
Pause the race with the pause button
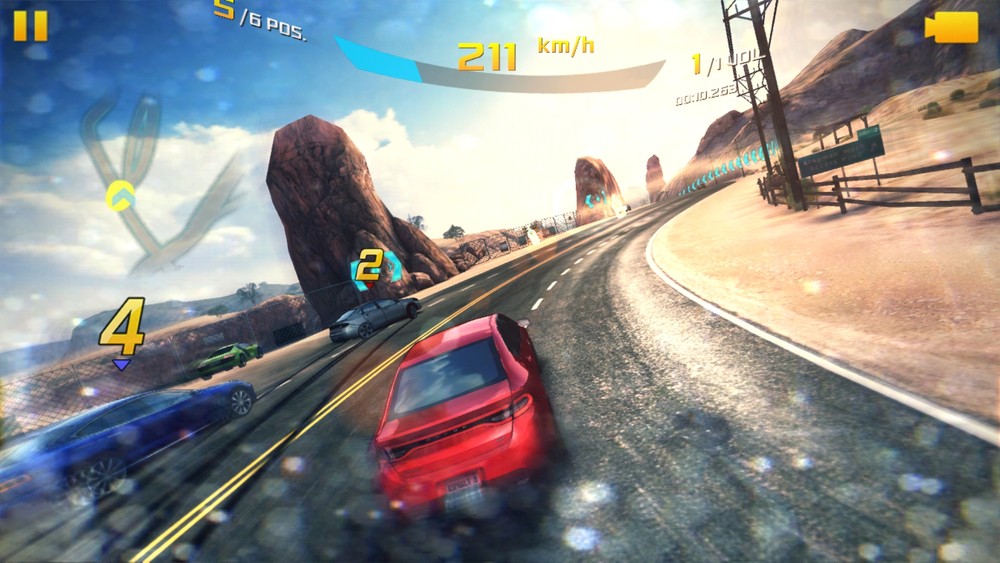pyautogui.click(x=30, y=25)
